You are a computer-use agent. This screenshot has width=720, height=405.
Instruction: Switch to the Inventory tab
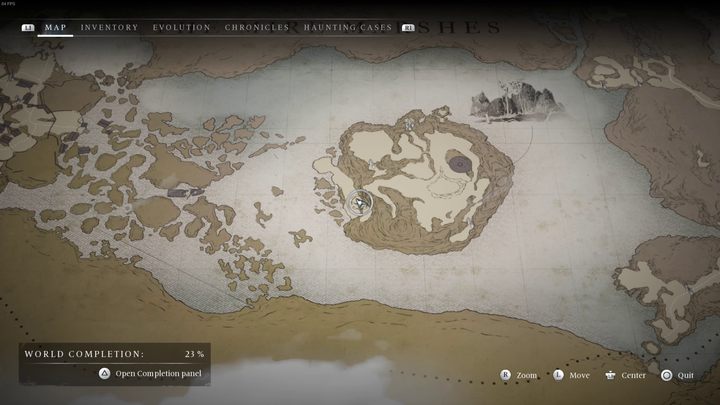[x=109, y=28]
